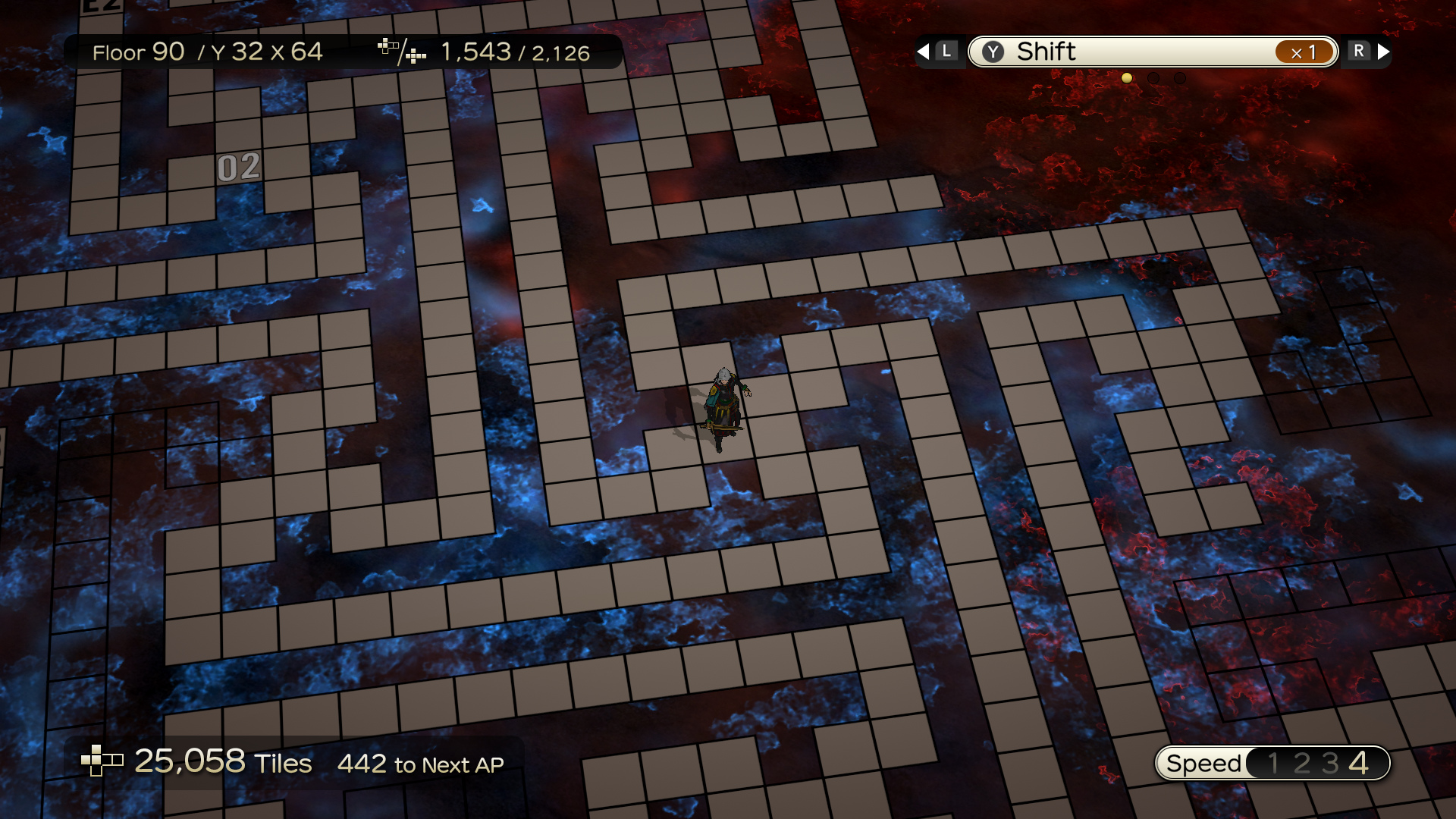Viewport: 1456px width, 819px height.
Task: Set speed to 3
Action: [1329, 763]
